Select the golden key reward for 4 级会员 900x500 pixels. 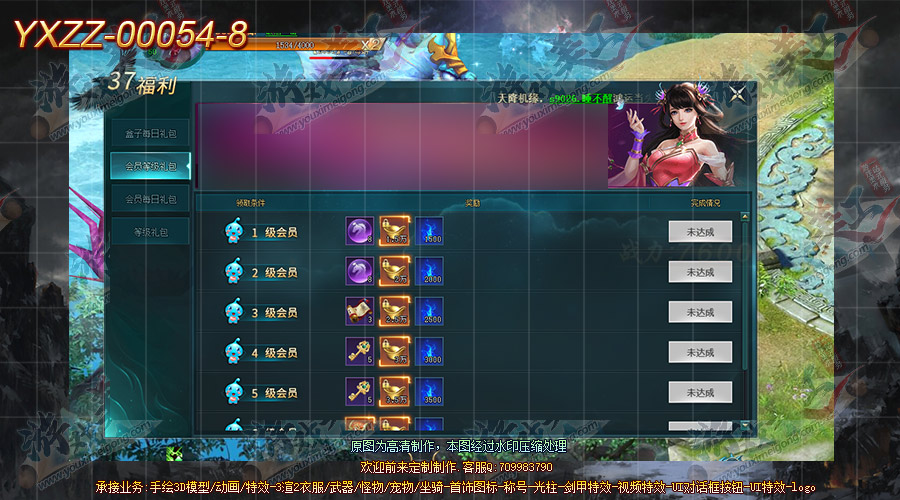[x=359, y=351]
